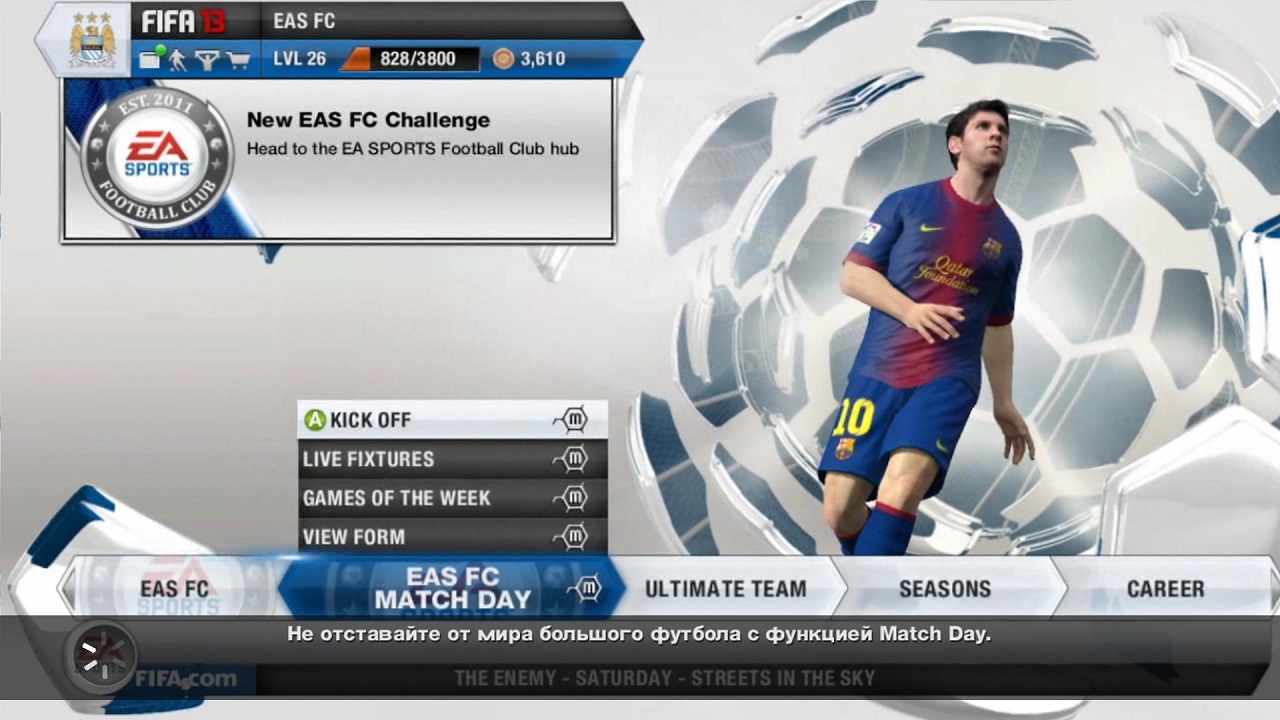
Task: Select the EAS FC Match Day tab
Action: coord(452,589)
